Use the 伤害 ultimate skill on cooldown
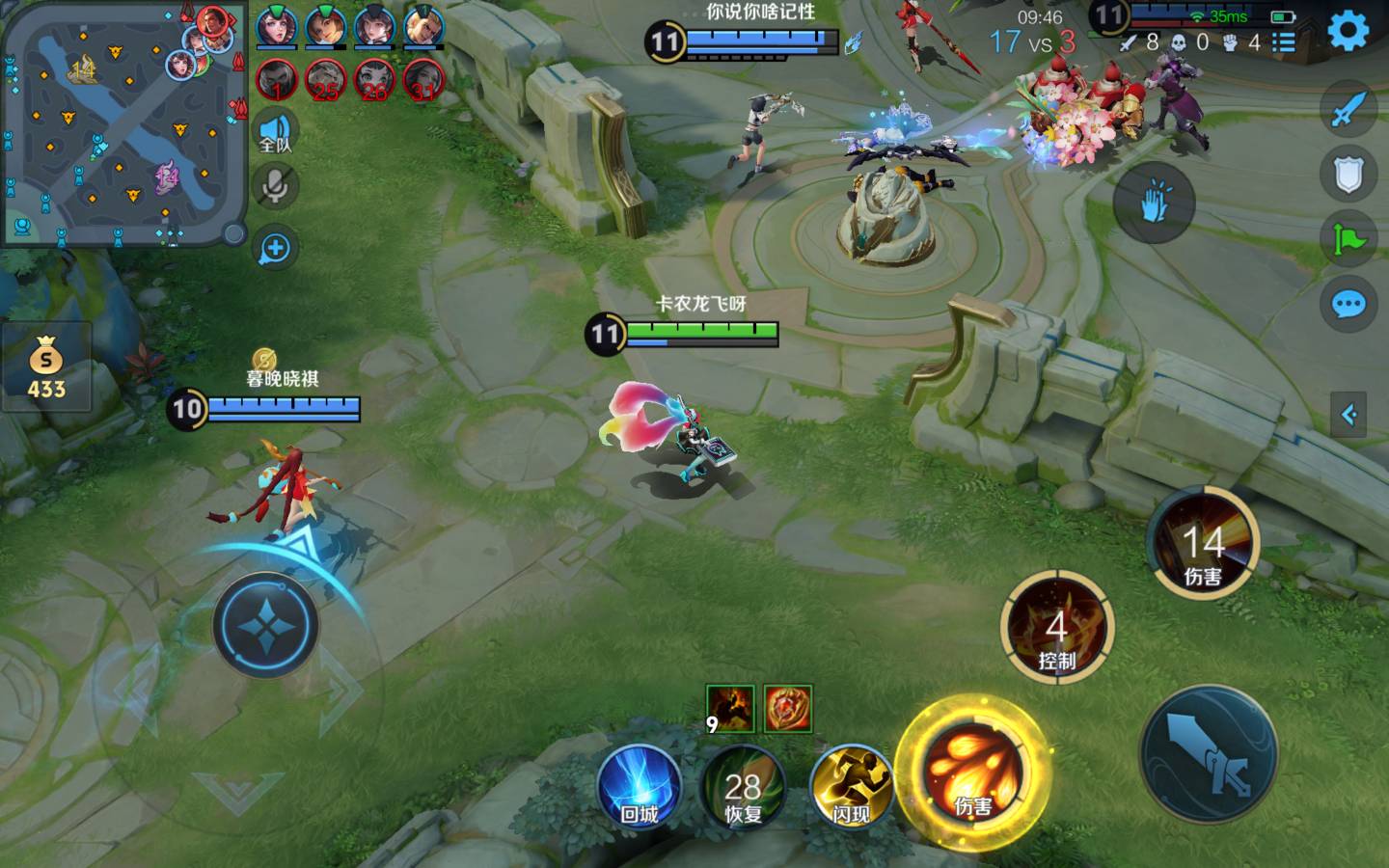This screenshot has height=868, width=1389. [x=1203, y=544]
